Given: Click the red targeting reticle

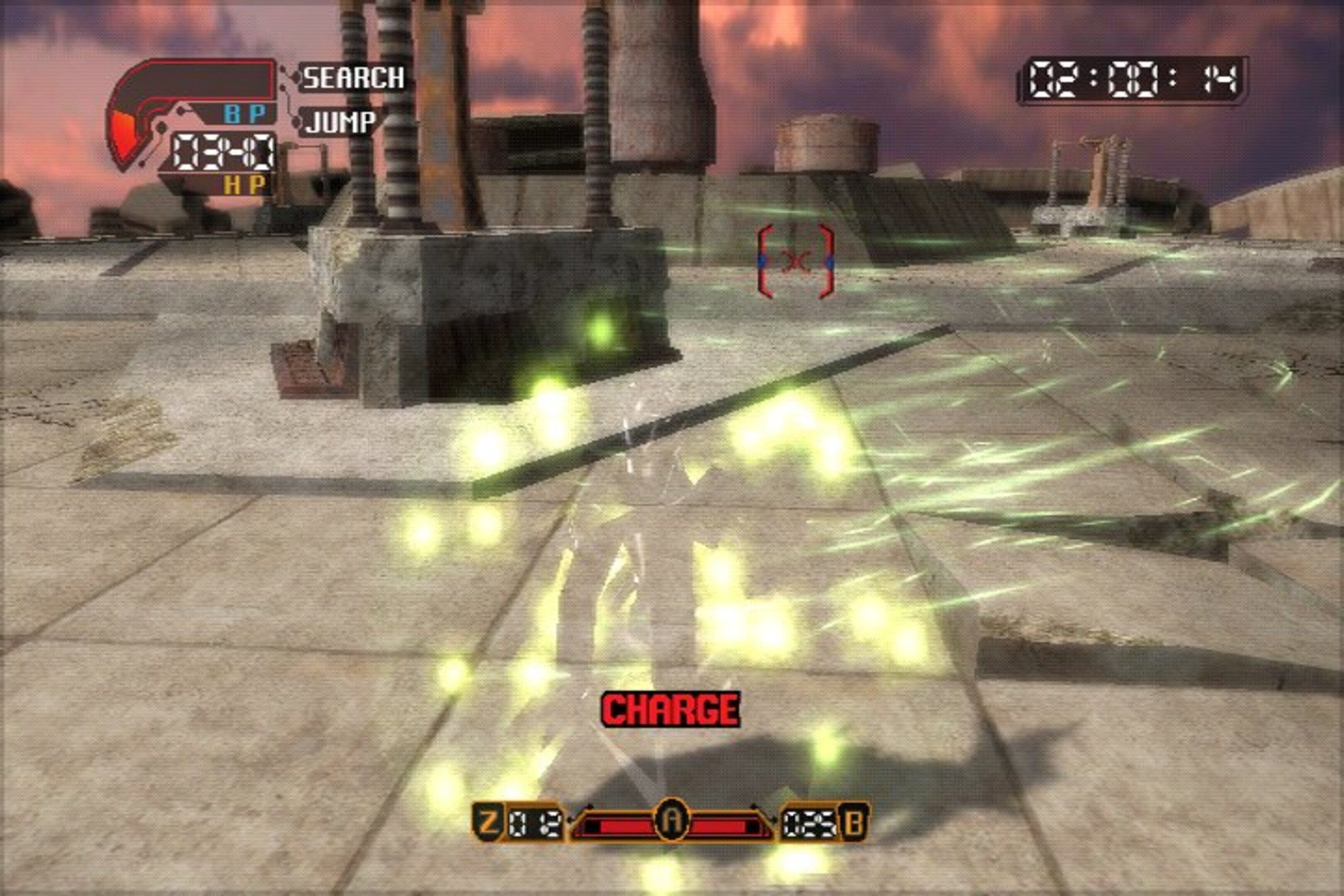Looking at the screenshot, I should tap(796, 262).
